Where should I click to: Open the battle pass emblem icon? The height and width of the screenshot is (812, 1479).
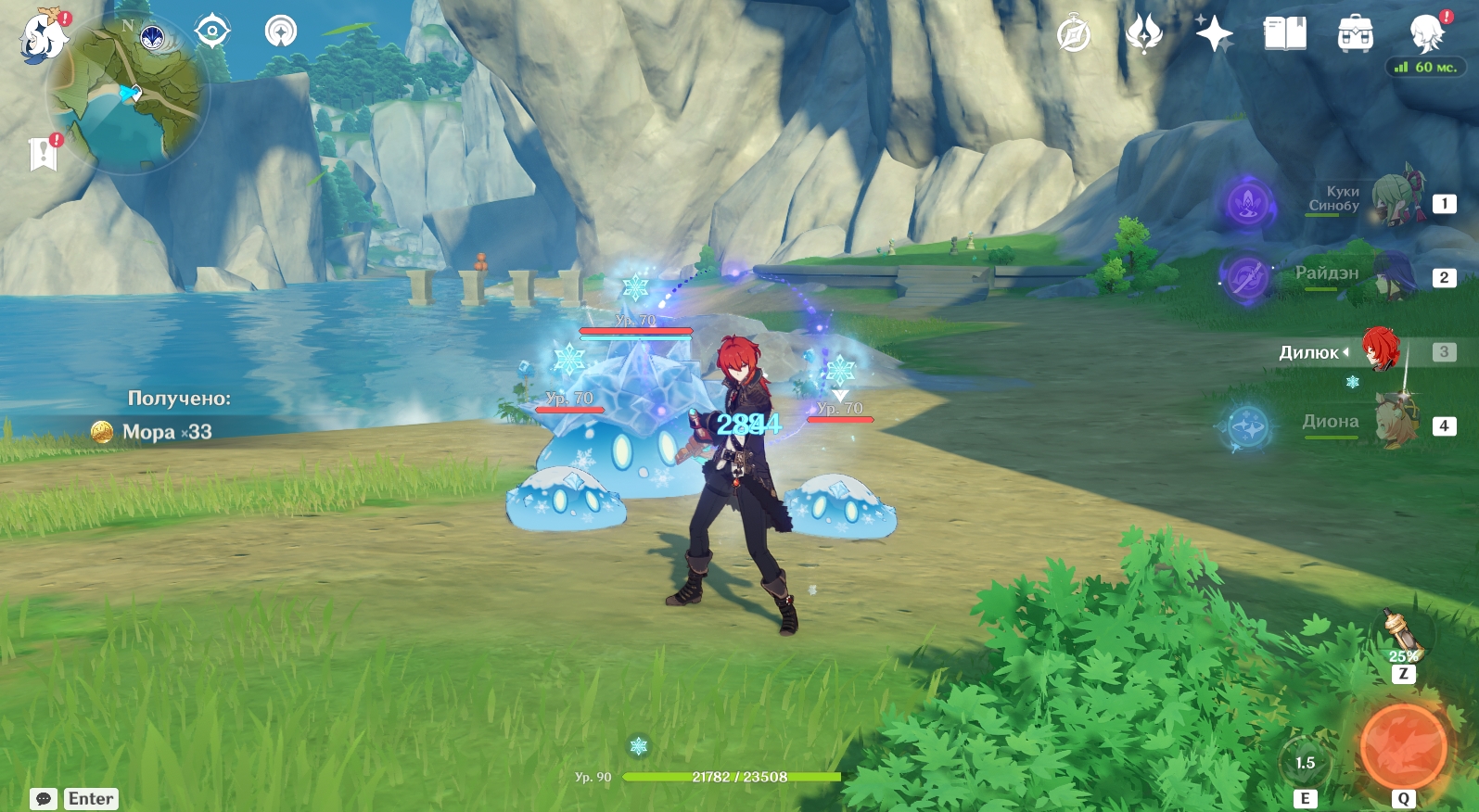click(1143, 35)
